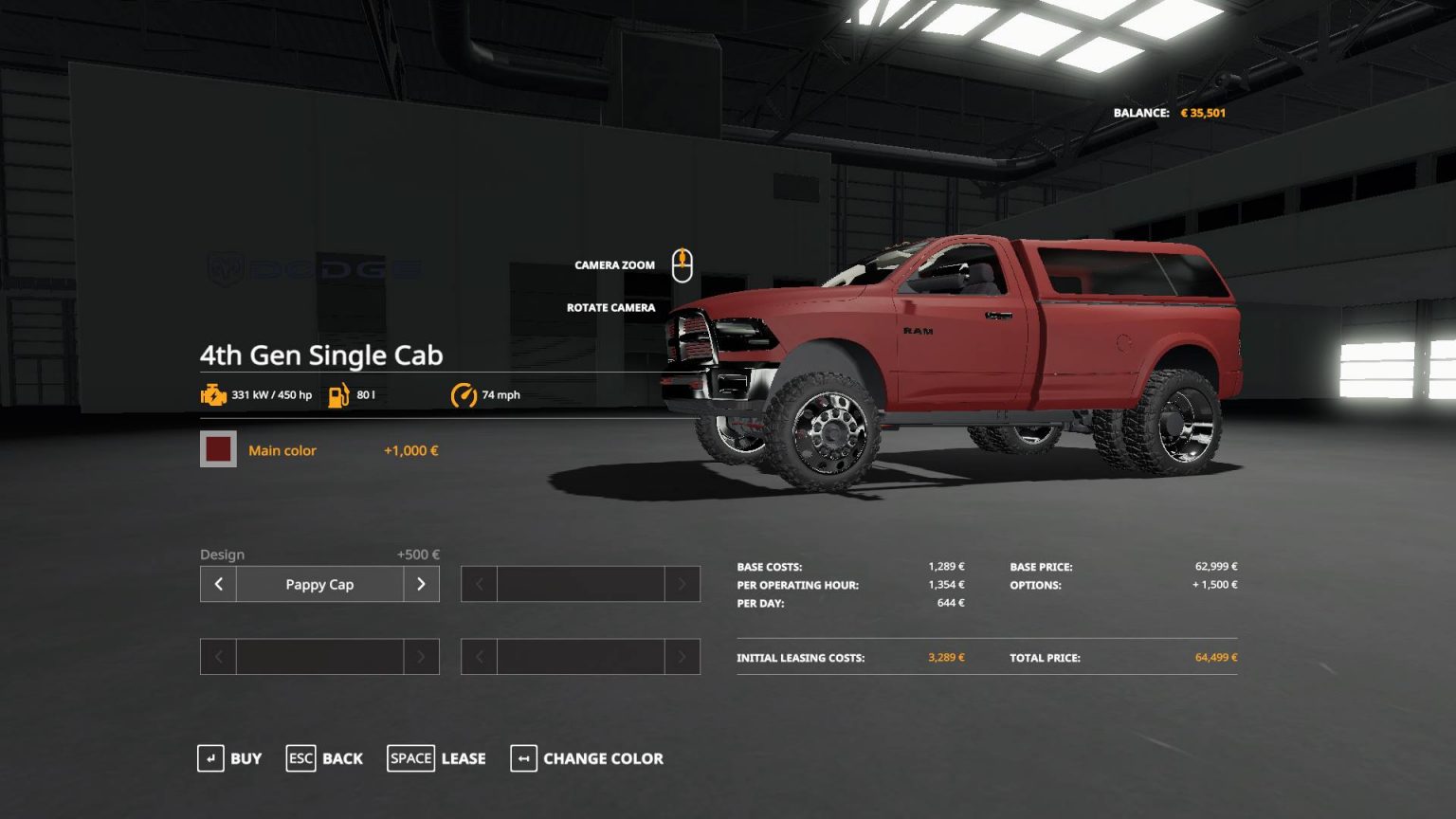Select next design with right arrow

click(422, 584)
